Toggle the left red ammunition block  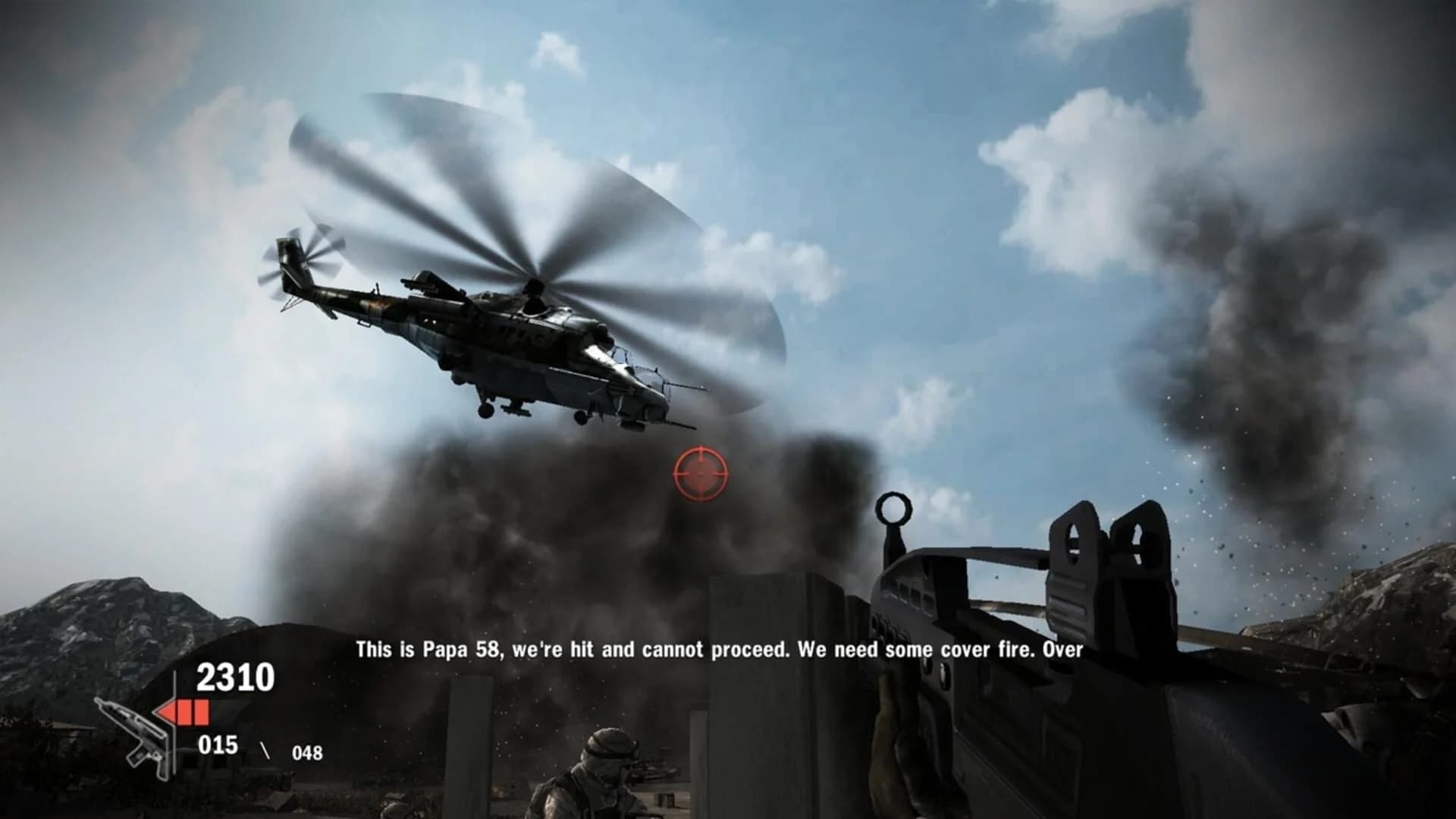pos(184,710)
